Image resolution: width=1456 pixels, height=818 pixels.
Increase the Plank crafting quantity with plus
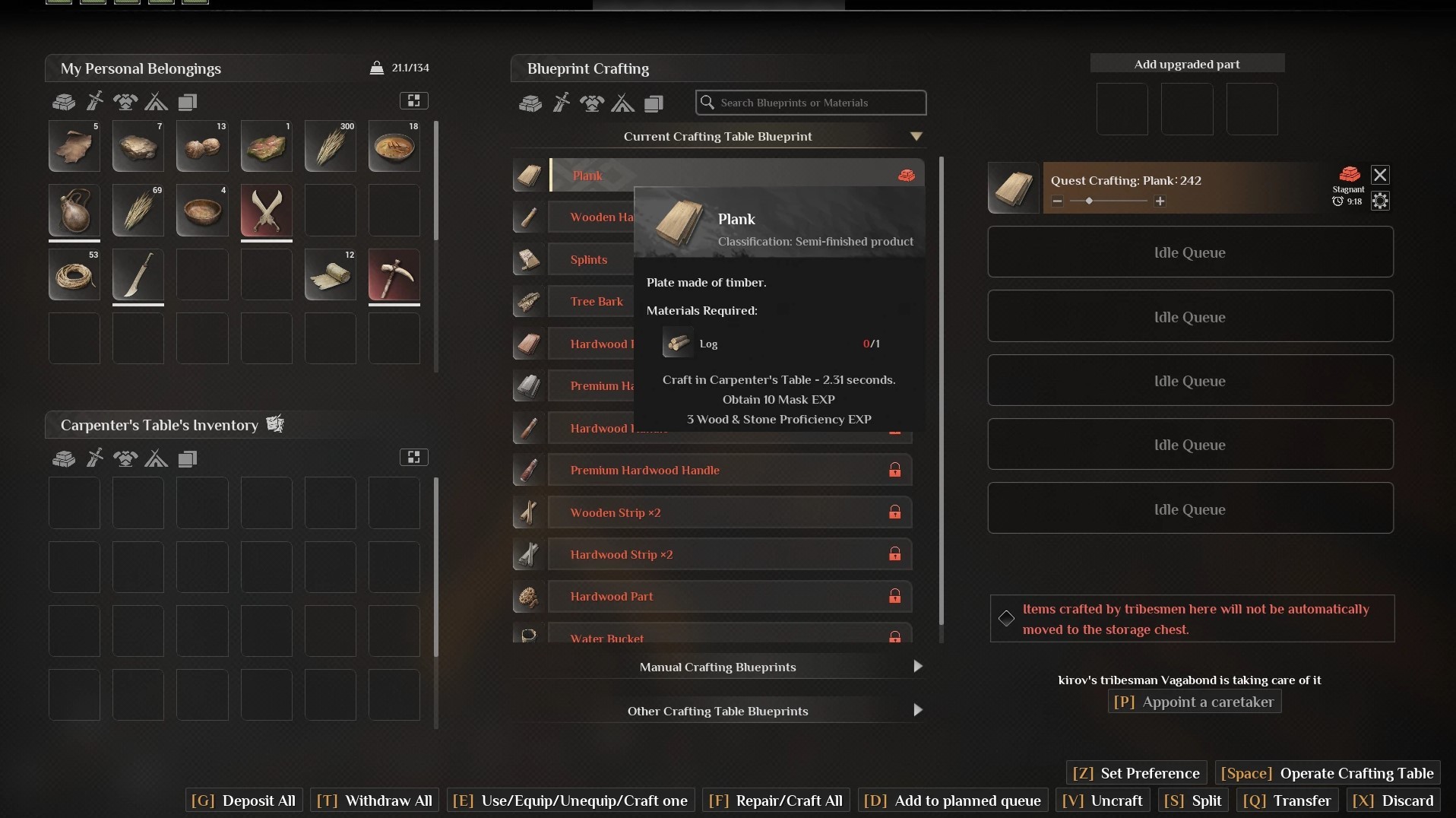pos(1160,201)
